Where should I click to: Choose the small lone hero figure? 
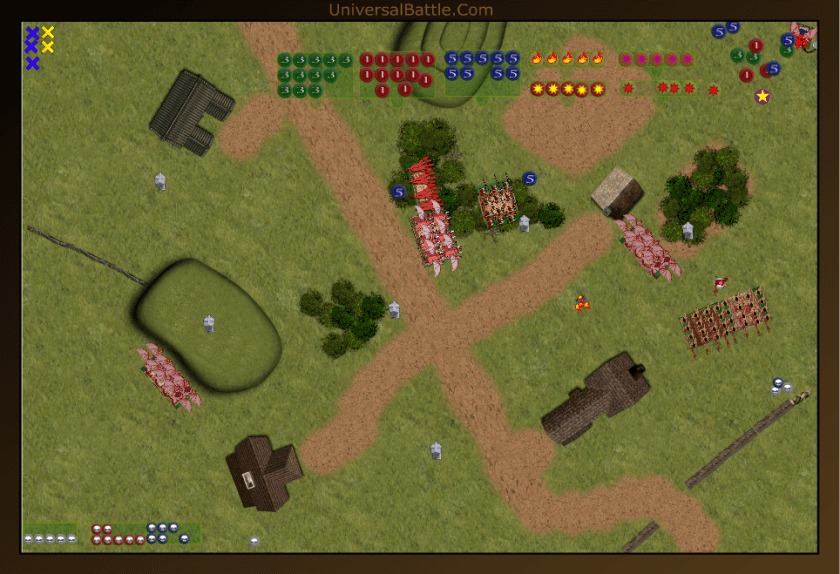581,302
